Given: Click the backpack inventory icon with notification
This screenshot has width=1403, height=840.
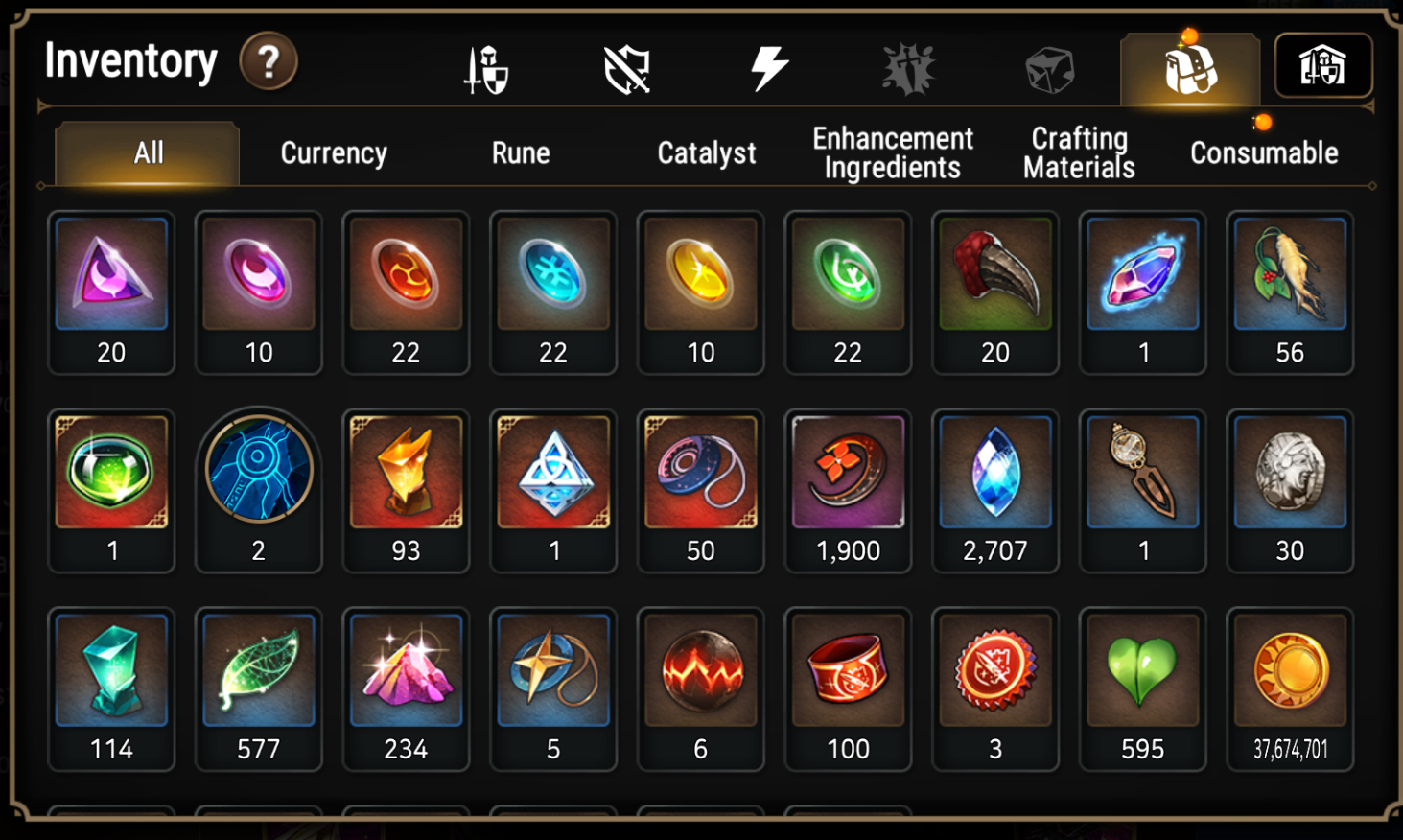Looking at the screenshot, I should (x=1190, y=65).
